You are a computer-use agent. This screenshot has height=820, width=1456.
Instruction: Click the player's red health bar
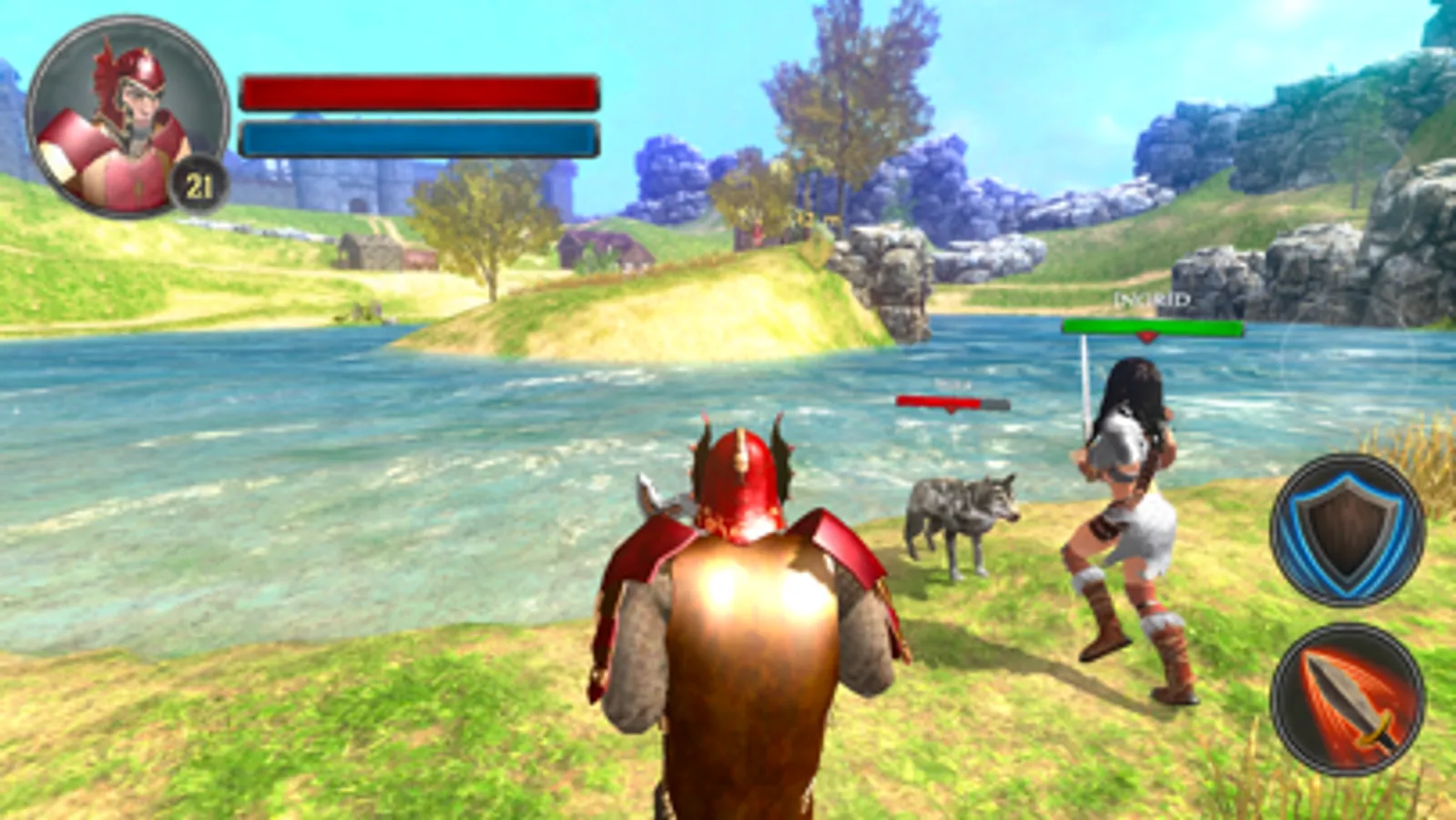click(x=419, y=90)
